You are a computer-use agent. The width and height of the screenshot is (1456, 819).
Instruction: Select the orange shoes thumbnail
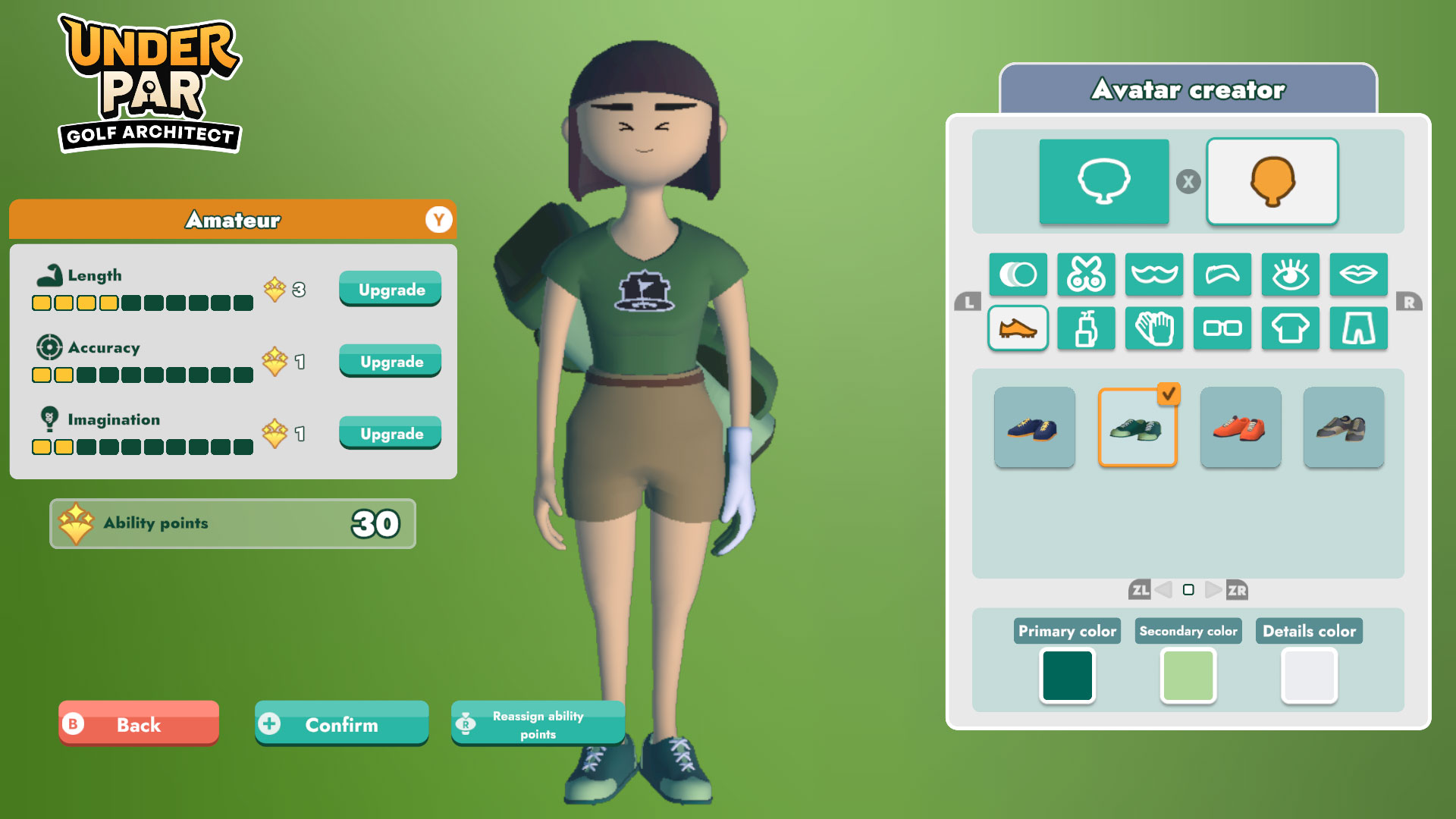coord(1241,428)
